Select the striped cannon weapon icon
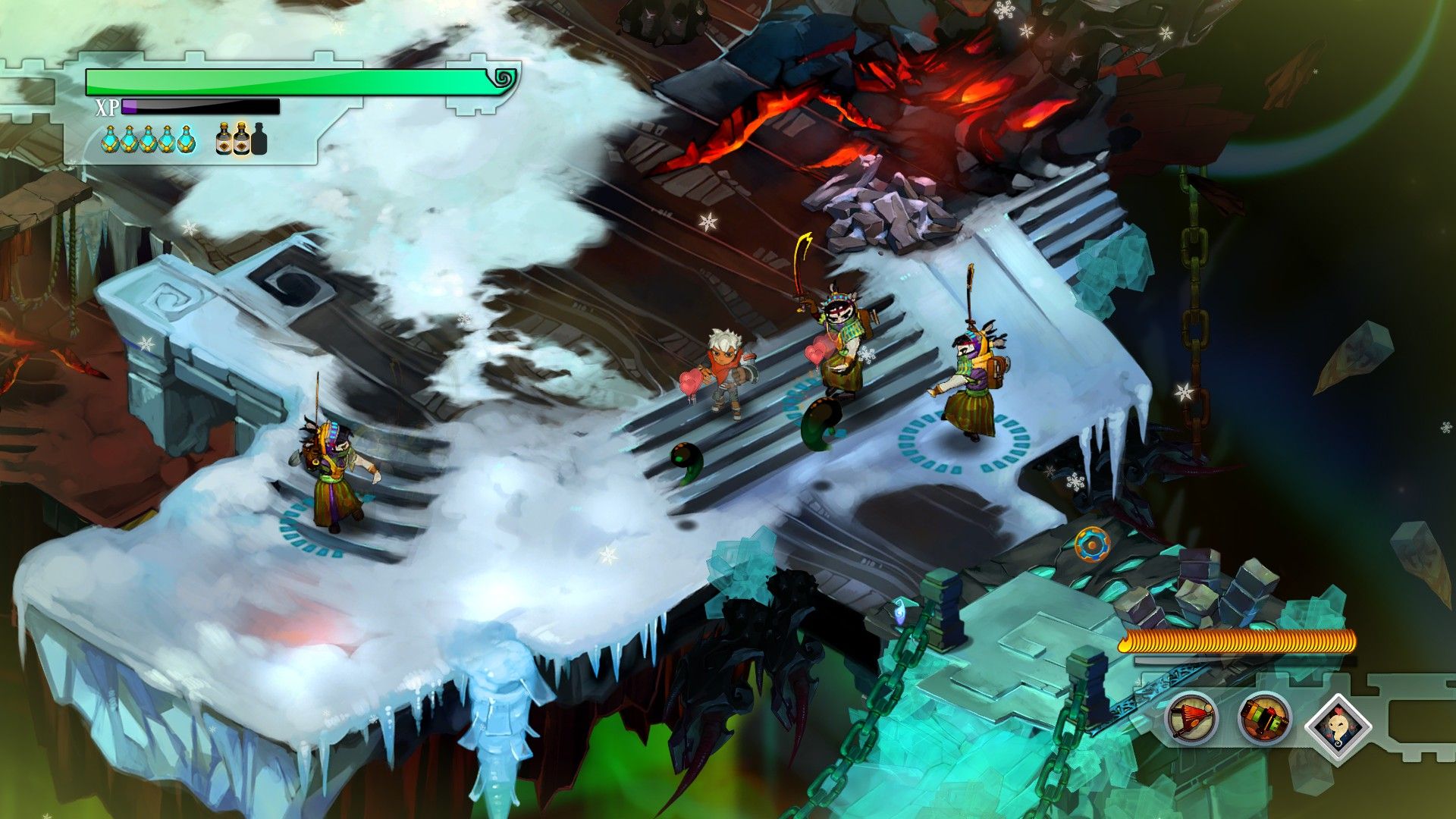1456x819 pixels. pyautogui.click(x=1264, y=718)
